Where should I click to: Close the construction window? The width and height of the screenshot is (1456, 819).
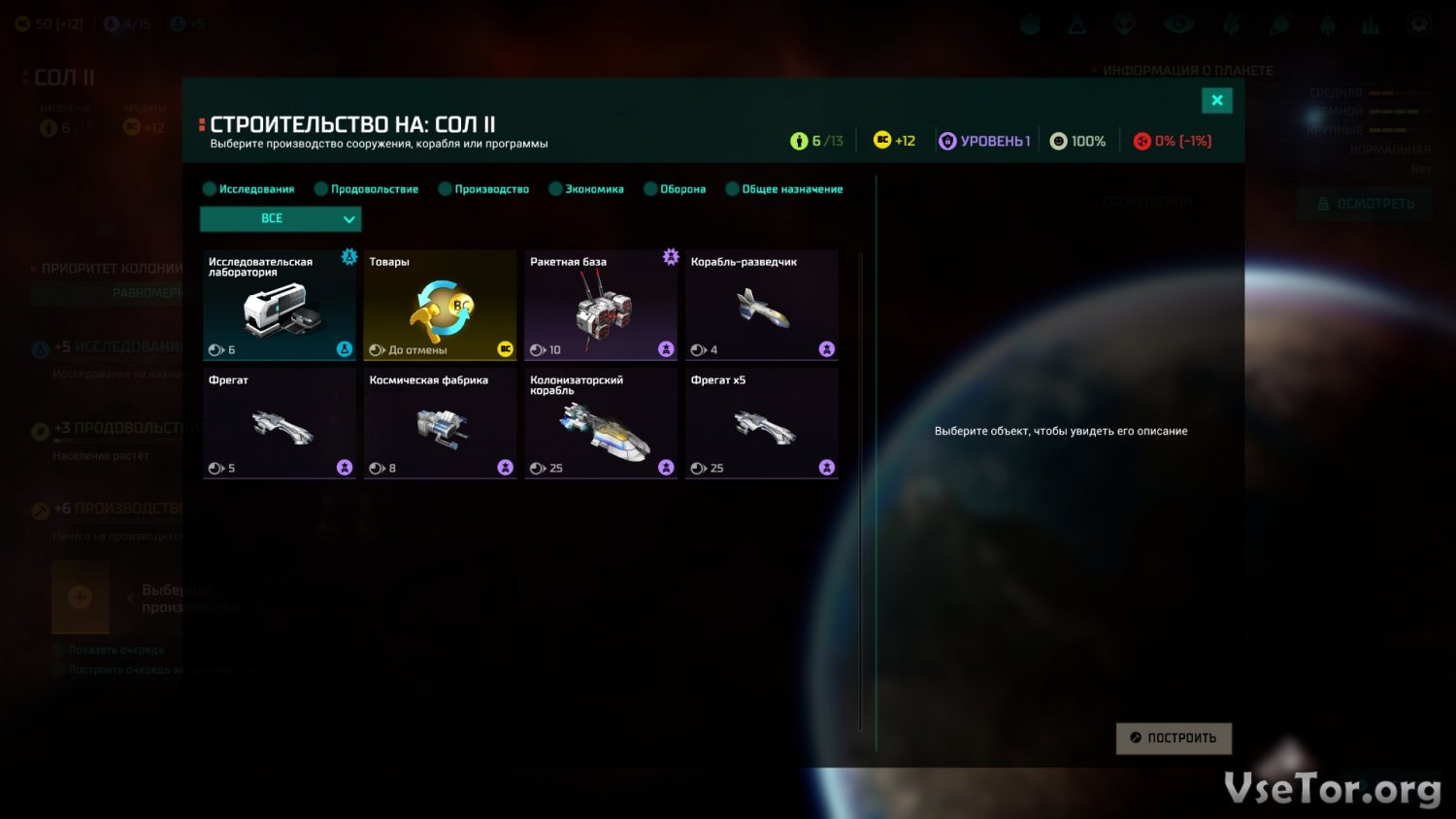[1216, 100]
